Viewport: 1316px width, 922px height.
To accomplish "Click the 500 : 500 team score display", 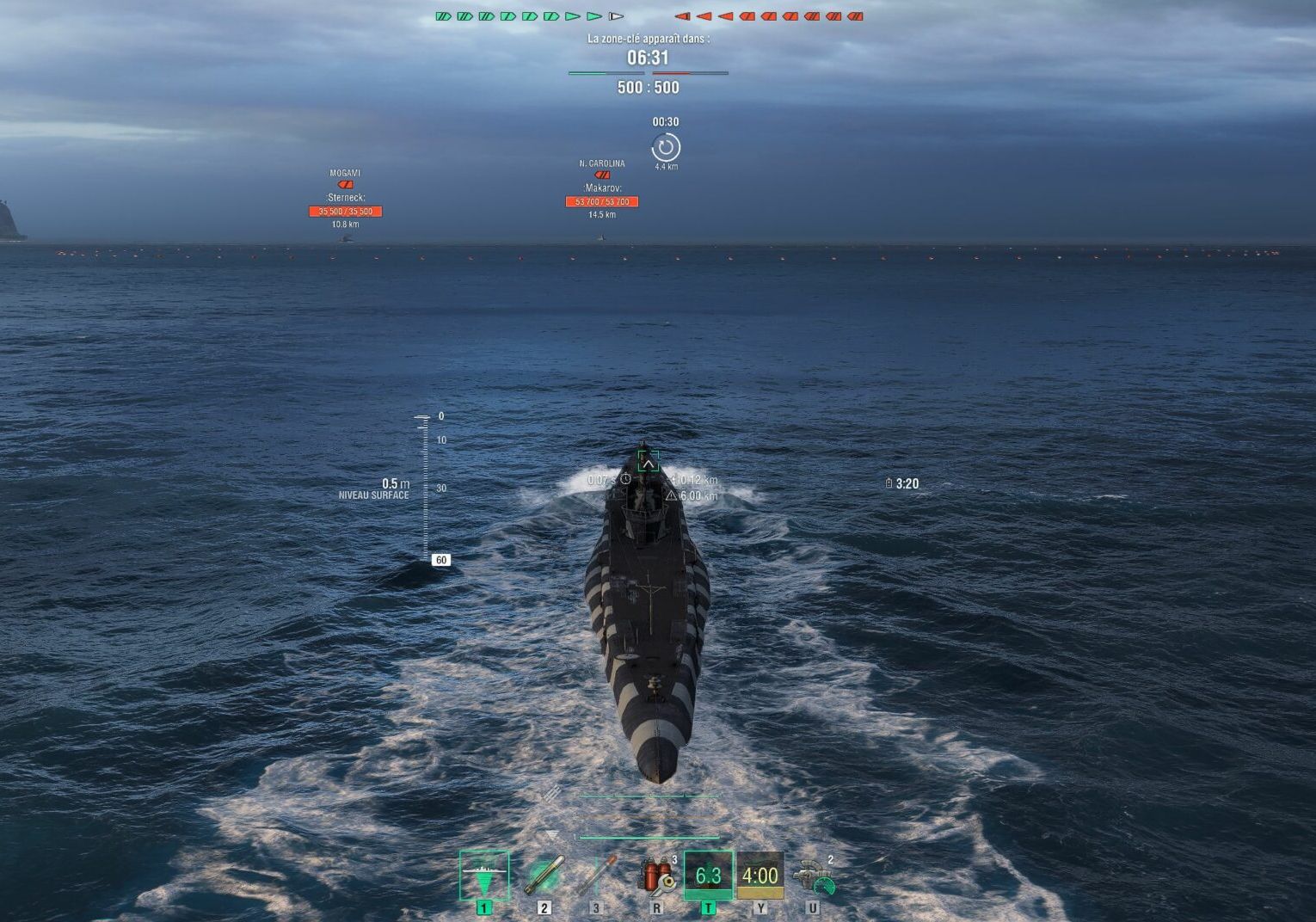I will [x=648, y=88].
